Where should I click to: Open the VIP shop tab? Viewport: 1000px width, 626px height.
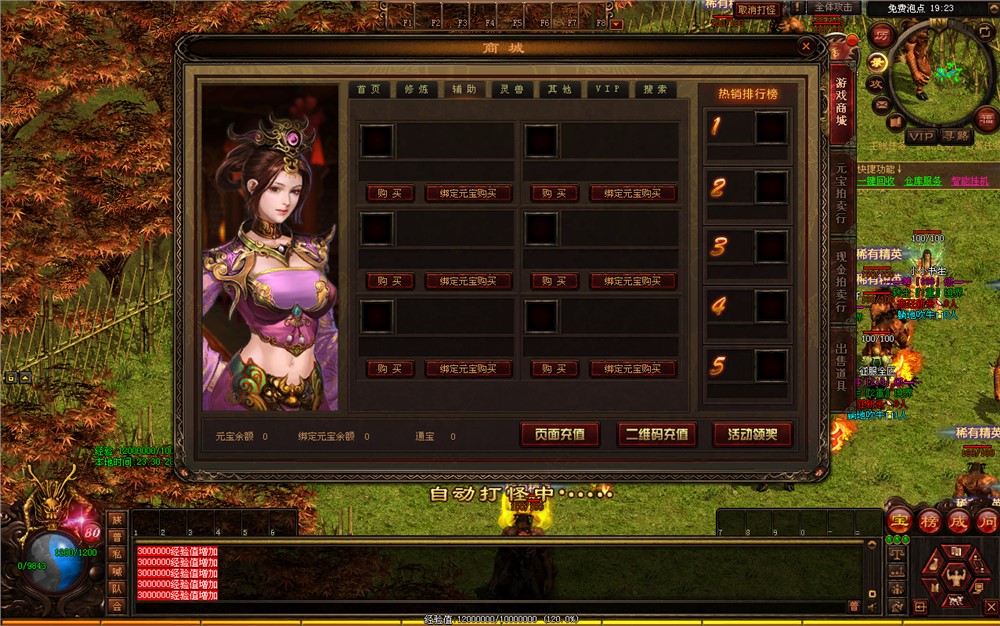[607, 89]
